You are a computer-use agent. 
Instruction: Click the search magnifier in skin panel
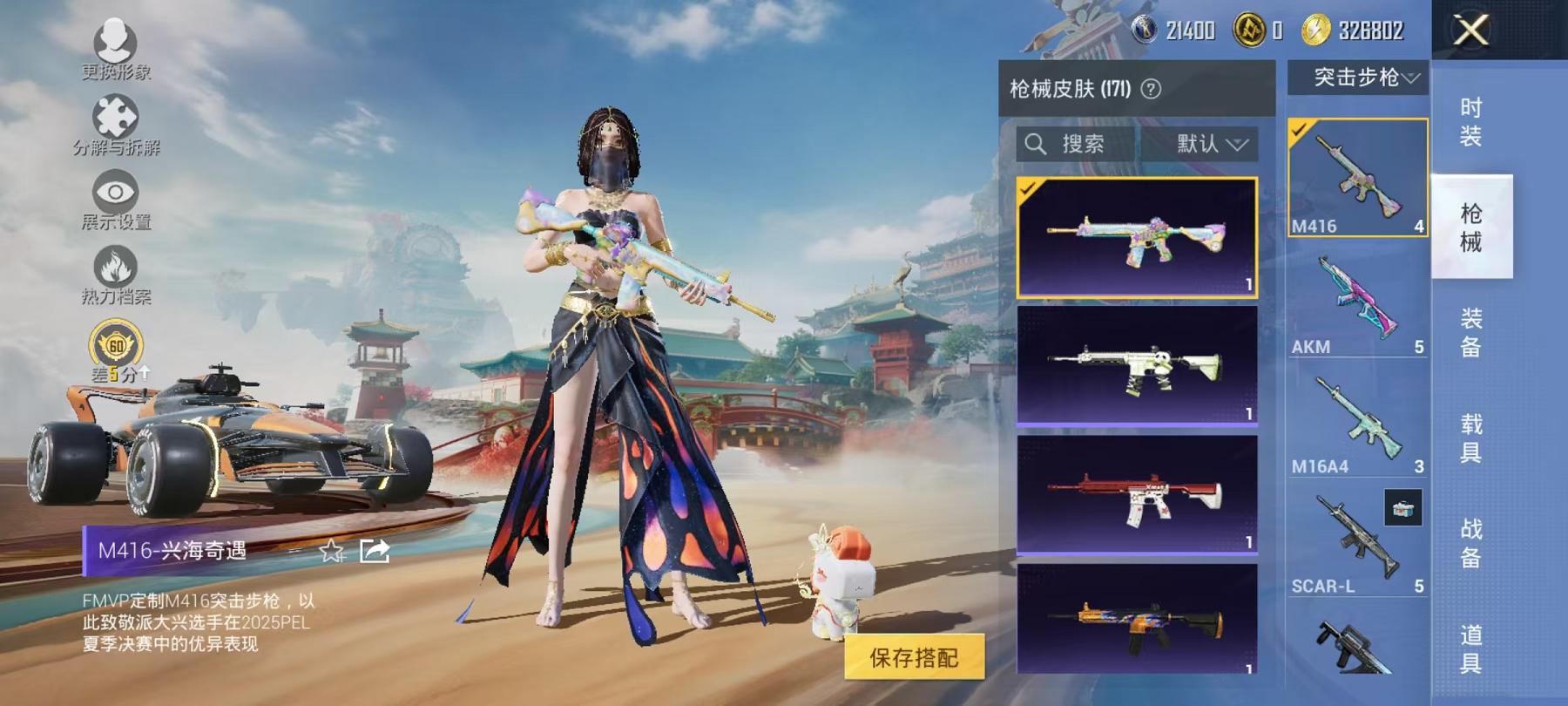[x=1037, y=145]
